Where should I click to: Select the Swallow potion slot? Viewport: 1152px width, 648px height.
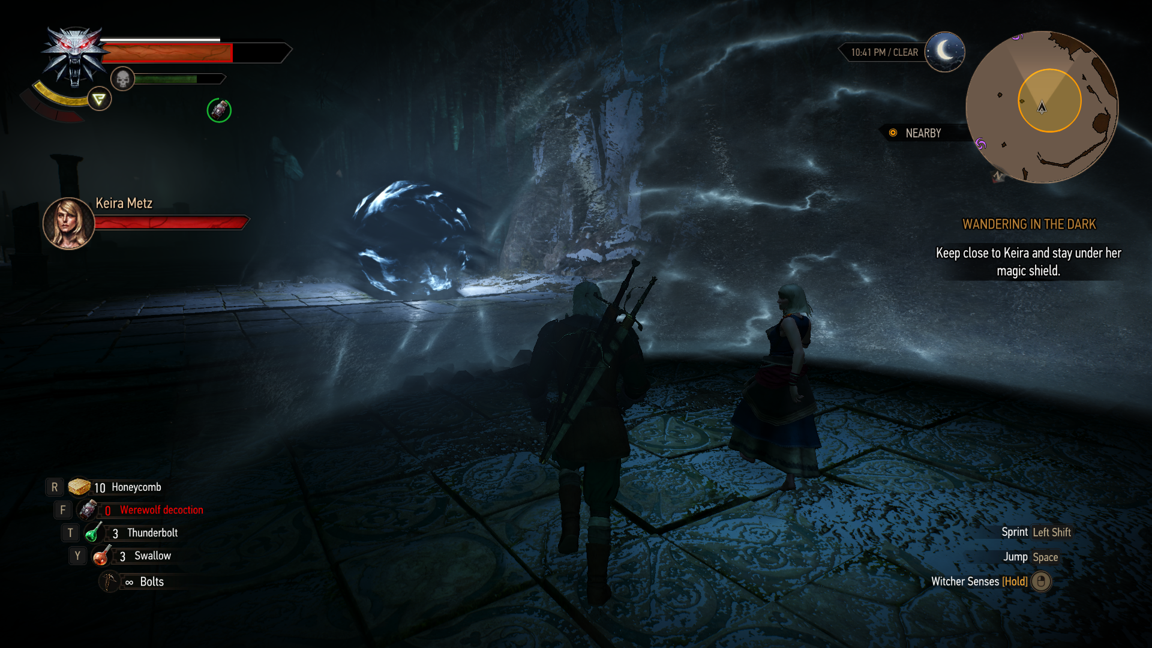[x=101, y=556]
